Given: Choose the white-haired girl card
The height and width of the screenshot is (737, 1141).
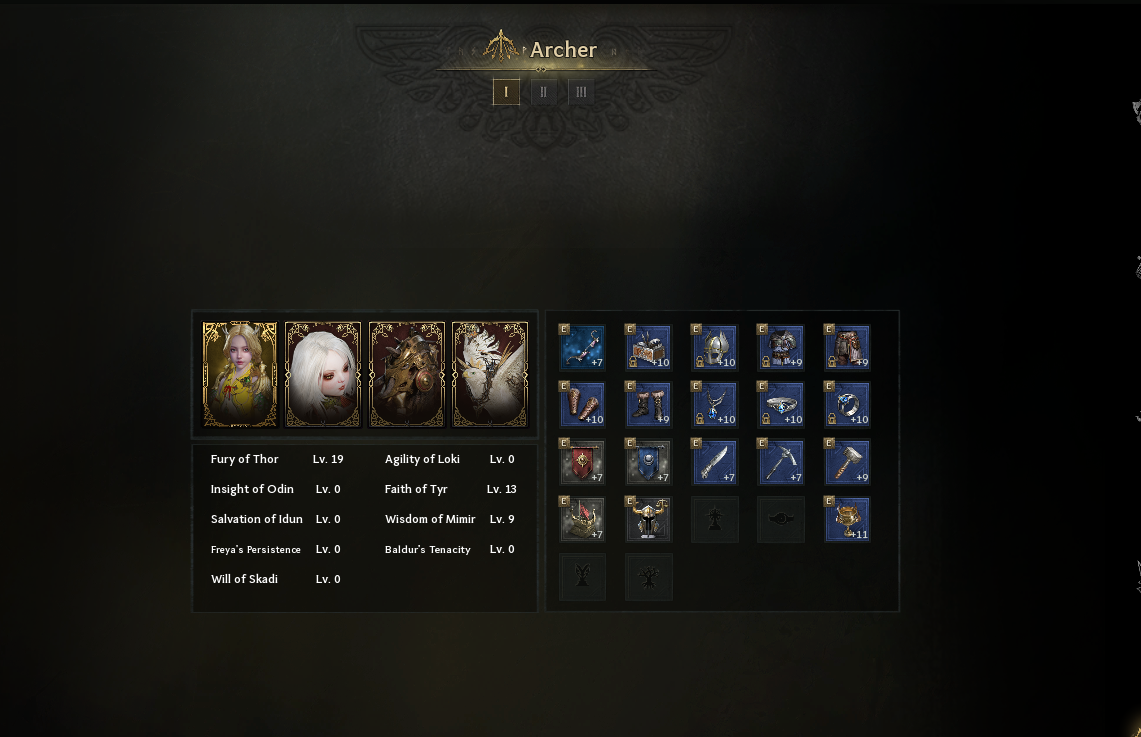Looking at the screenshot, I should click(x=323, y=374).
